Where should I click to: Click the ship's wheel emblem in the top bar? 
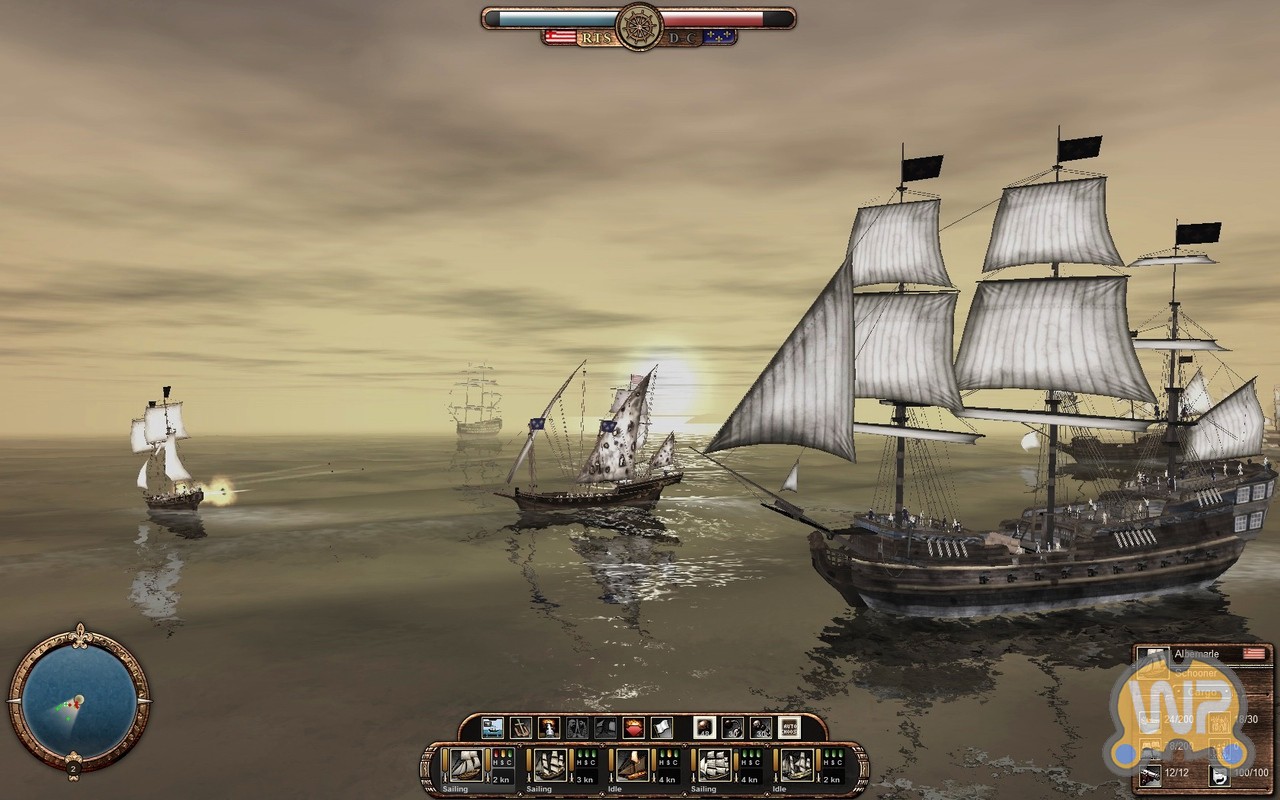pyautogui.click(x=639, y=25)
